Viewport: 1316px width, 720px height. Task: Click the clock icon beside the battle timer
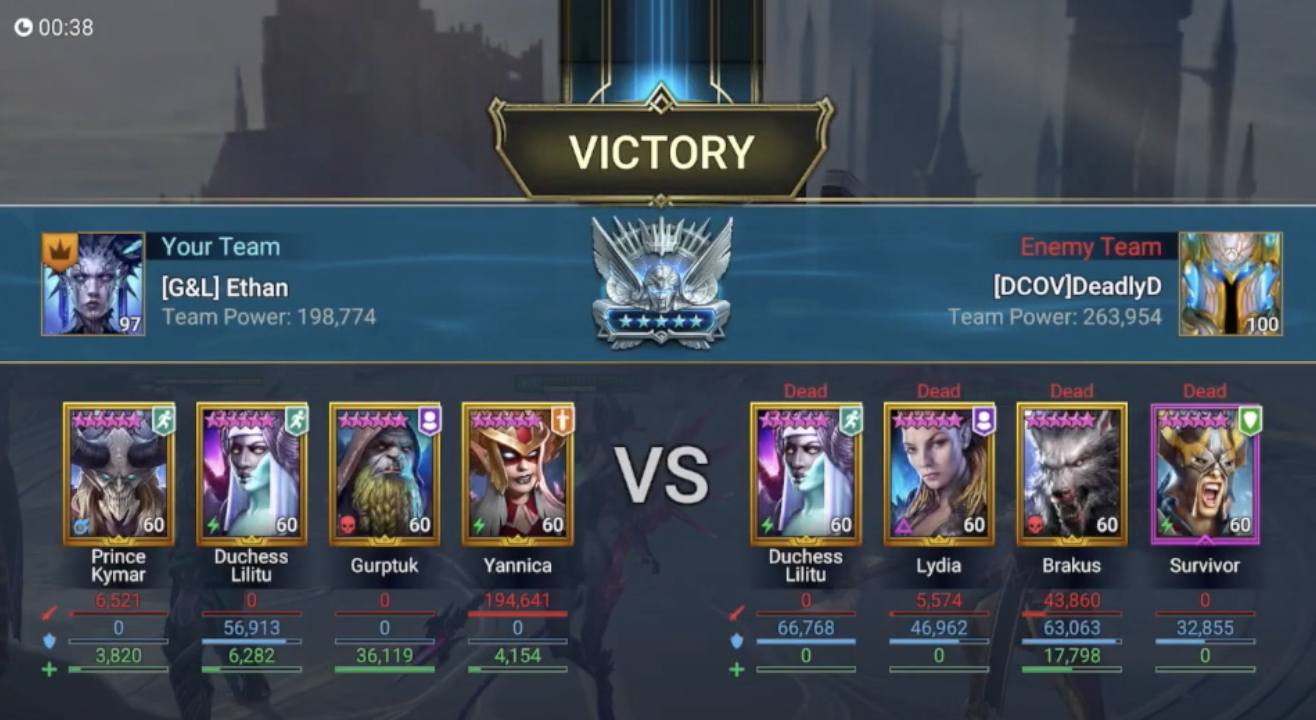click(23, 27)
